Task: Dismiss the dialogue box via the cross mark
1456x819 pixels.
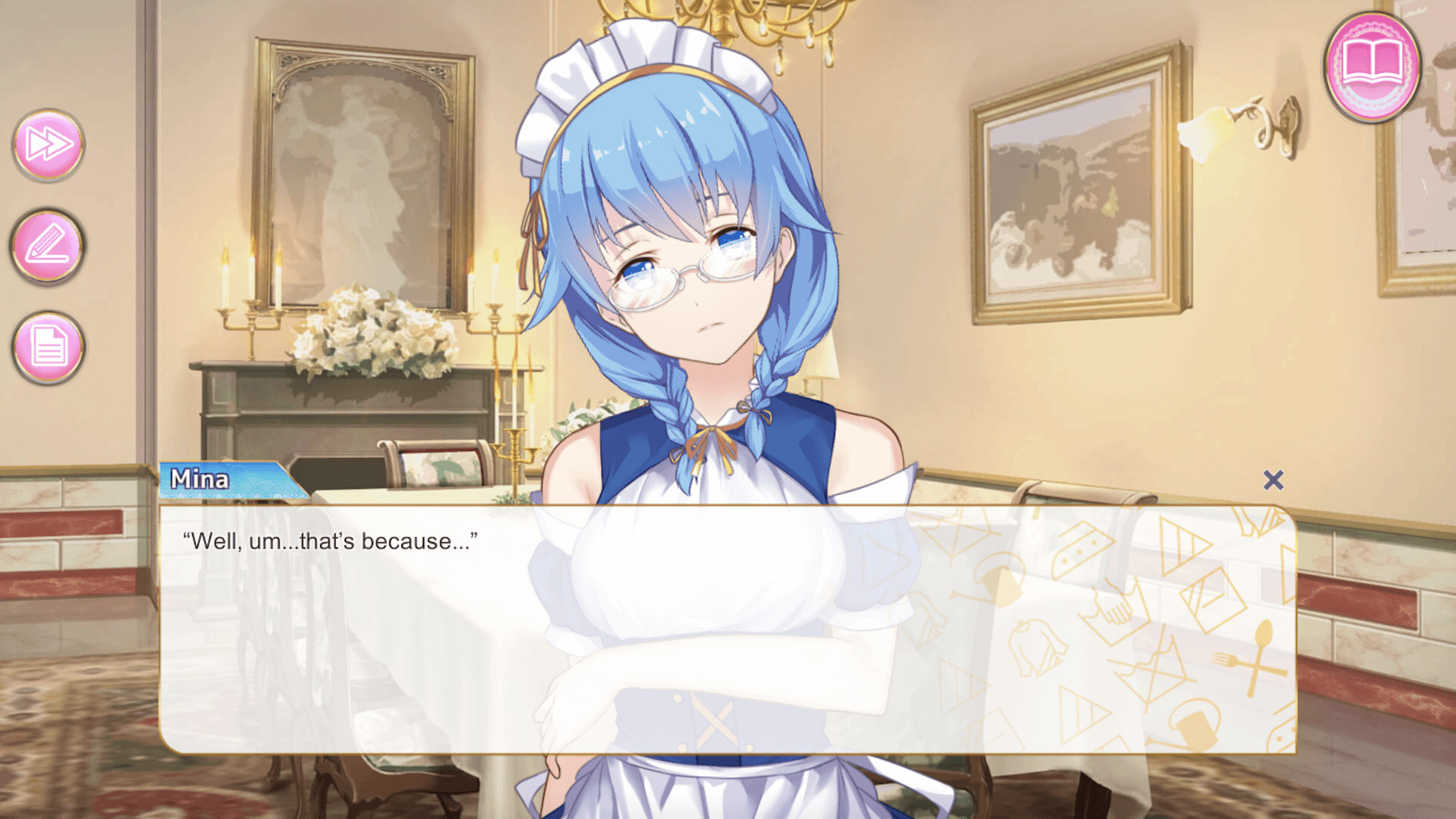Action: pyautogui.click(x=1273, y=480)
